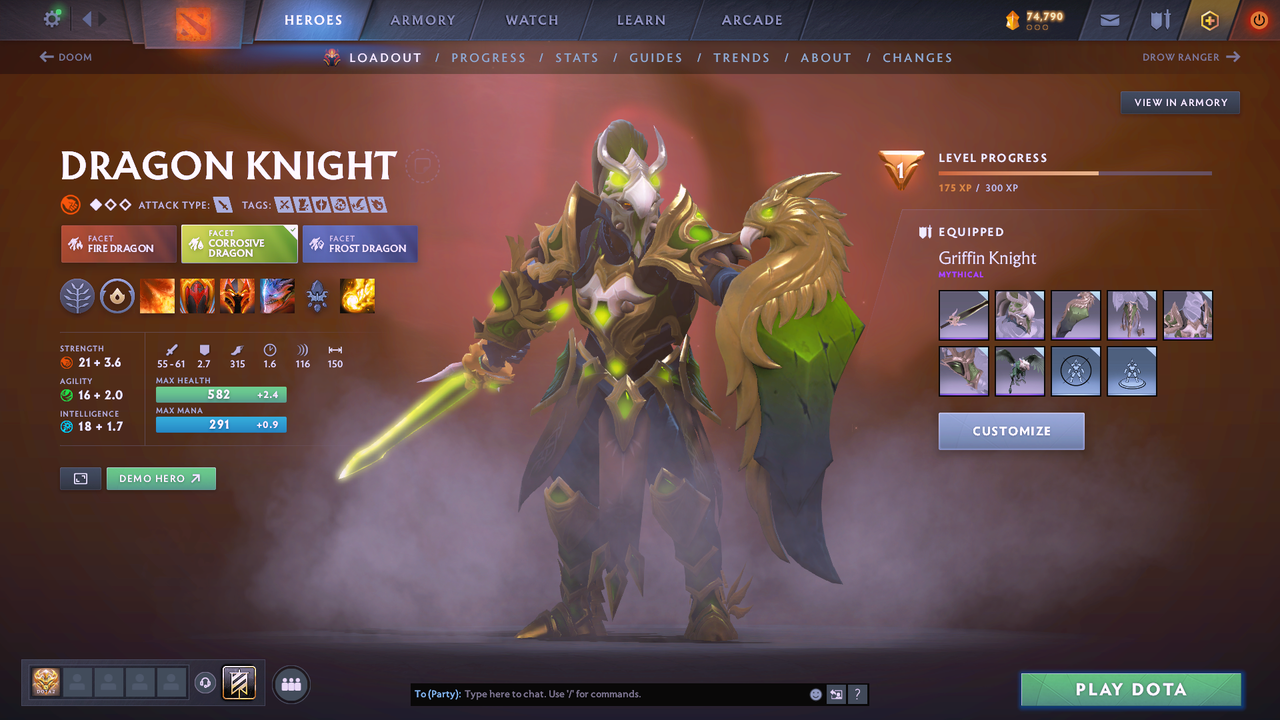The image size is (1280, 720).
Task: Select the Corrosive Dragon facet
Action: pos(240,243)
